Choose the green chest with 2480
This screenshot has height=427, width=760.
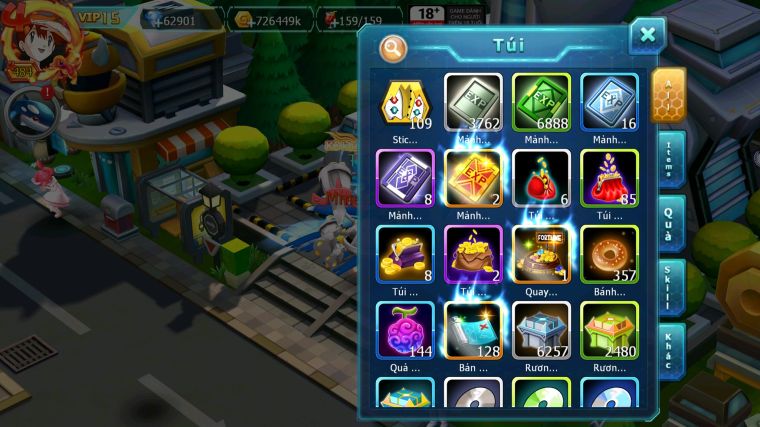[x=609, y=330]
